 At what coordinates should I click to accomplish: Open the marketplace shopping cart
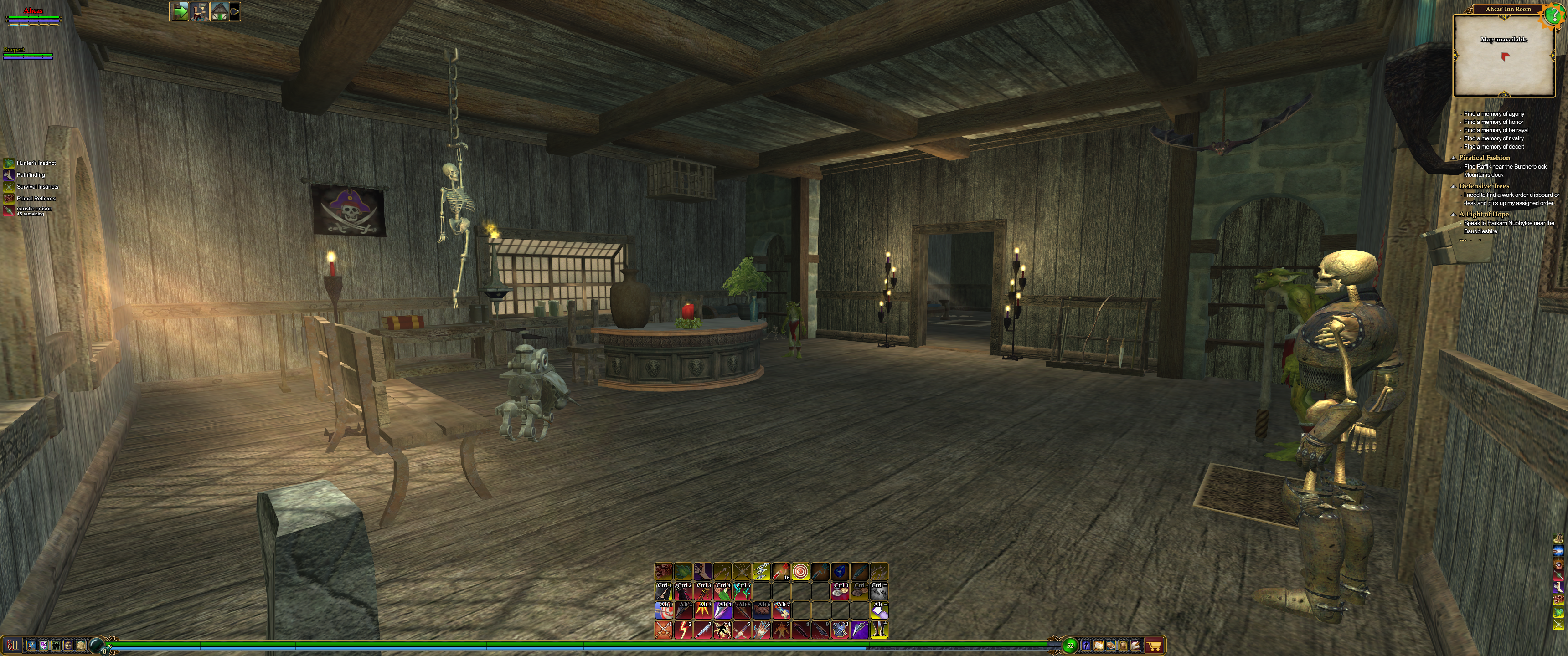pyautogui.click(x=1154, y=645)
